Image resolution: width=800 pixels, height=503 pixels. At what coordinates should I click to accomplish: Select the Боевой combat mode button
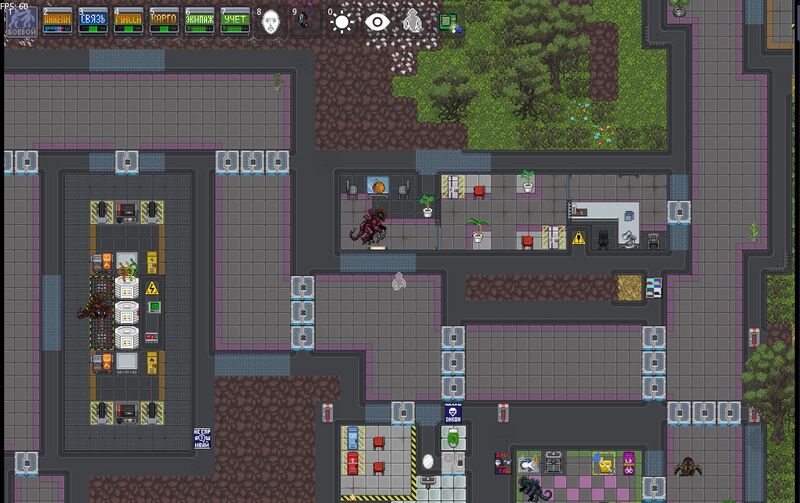coord(20,22)
